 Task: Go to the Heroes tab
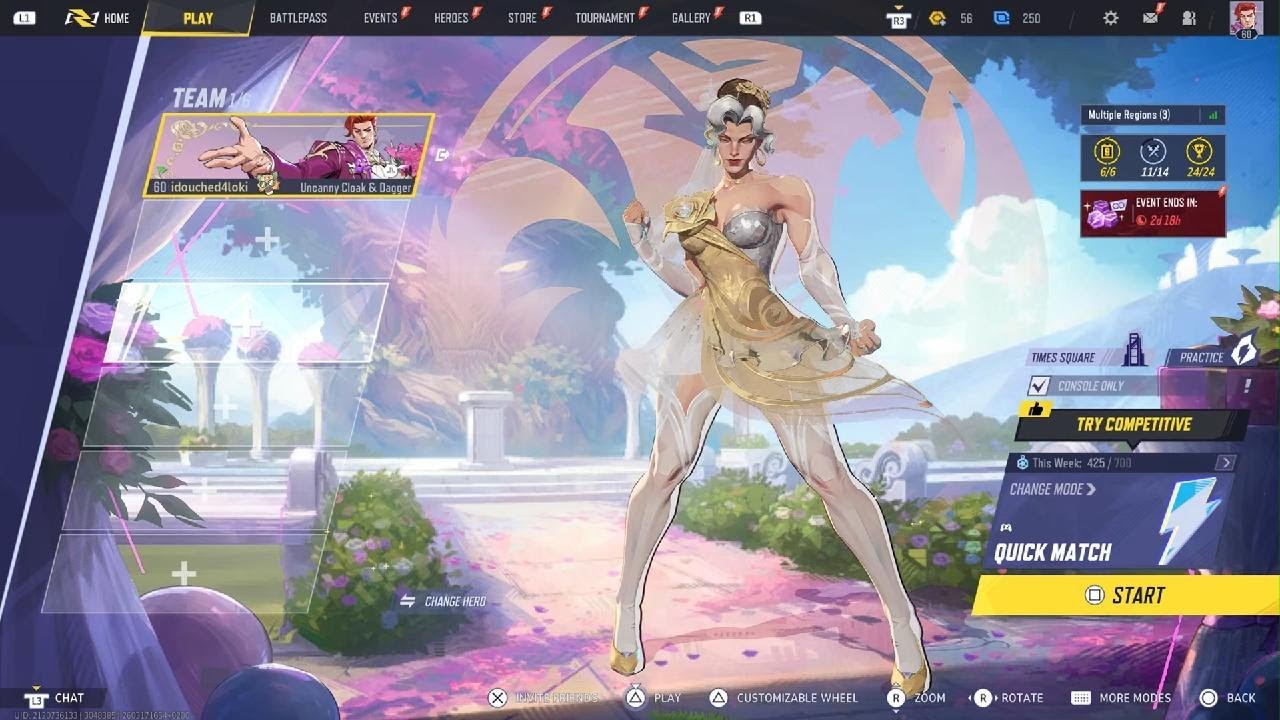(451, 18)
